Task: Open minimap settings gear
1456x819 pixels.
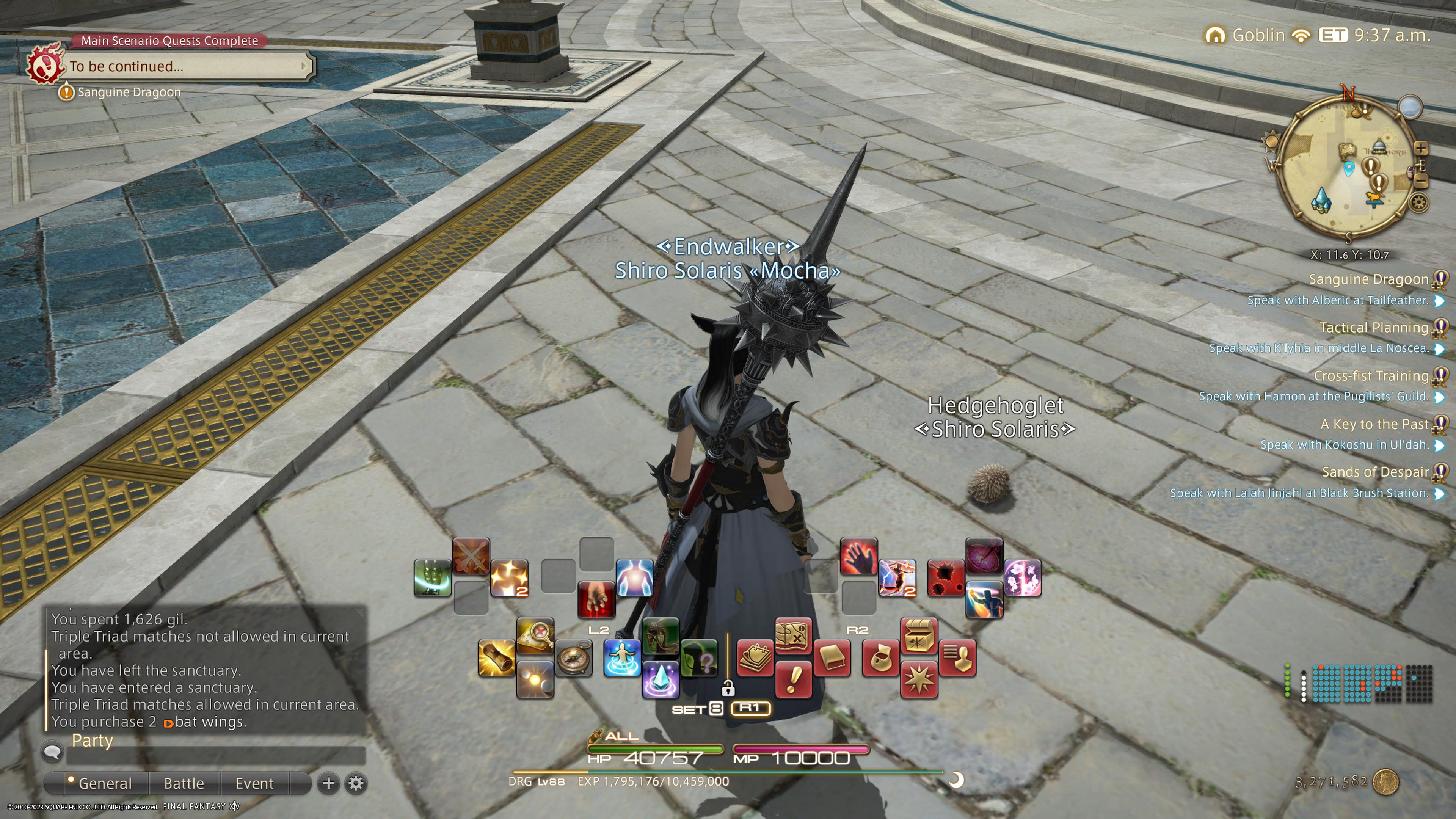Action: tap(1418, 202)
